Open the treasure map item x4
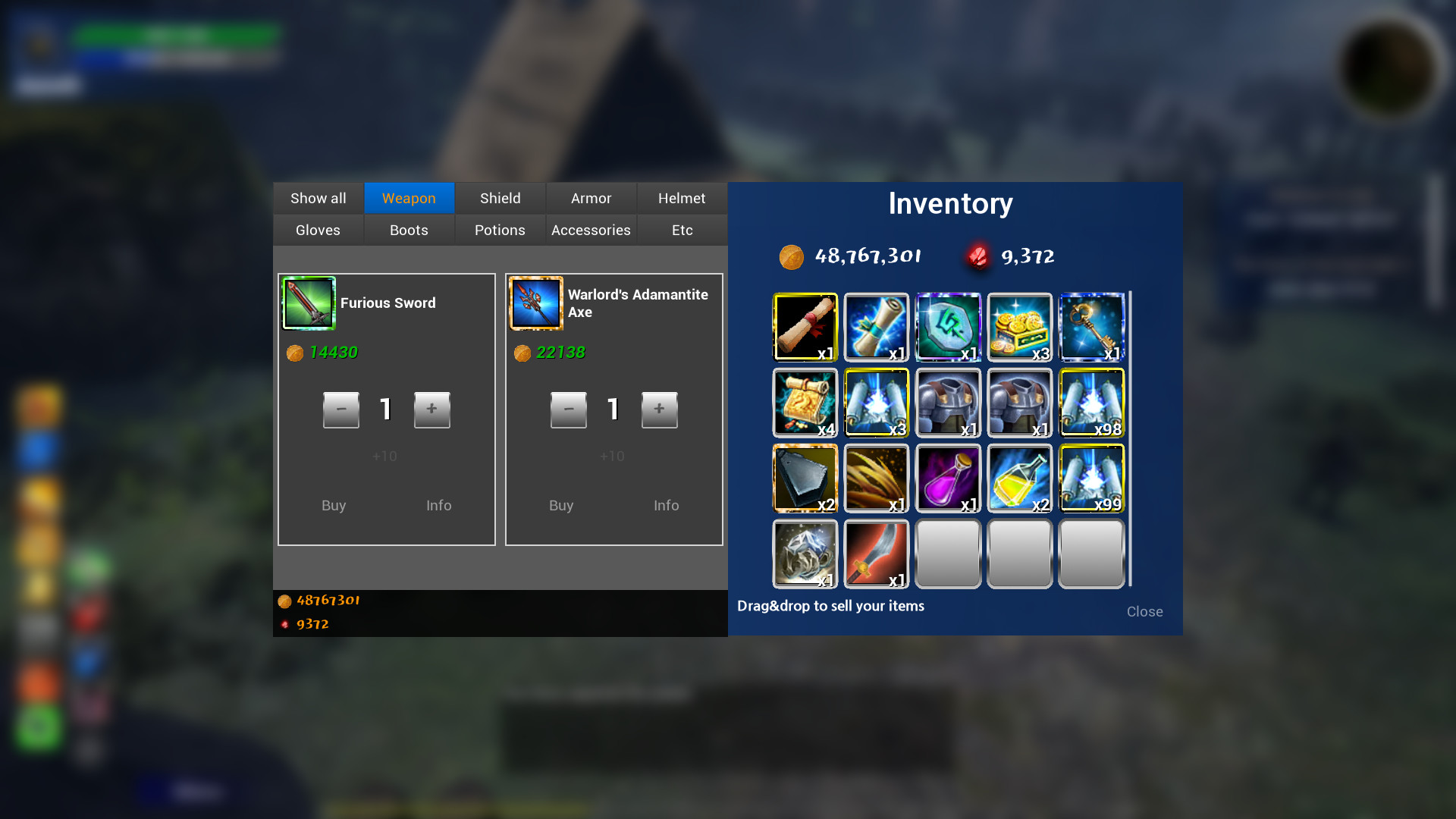Screen dimensions: 1456x819 804,403
